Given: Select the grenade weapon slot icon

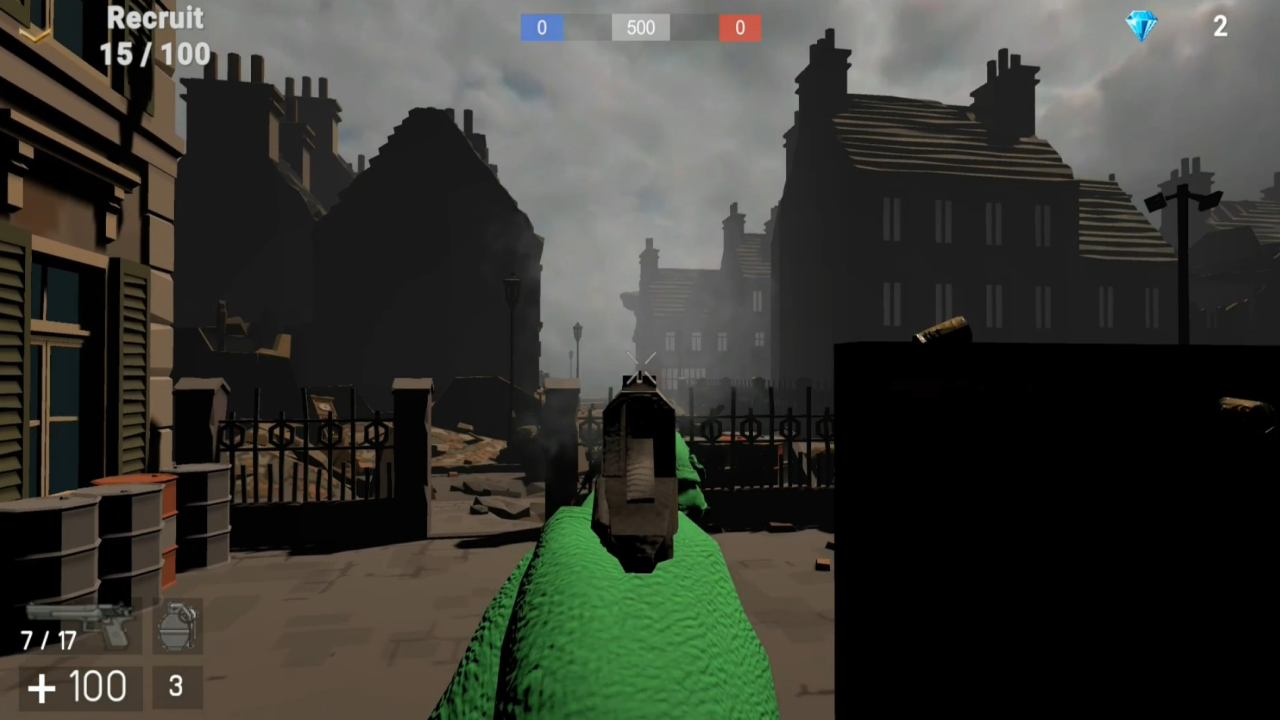Looking at the screenshot, I should [178, 625].
